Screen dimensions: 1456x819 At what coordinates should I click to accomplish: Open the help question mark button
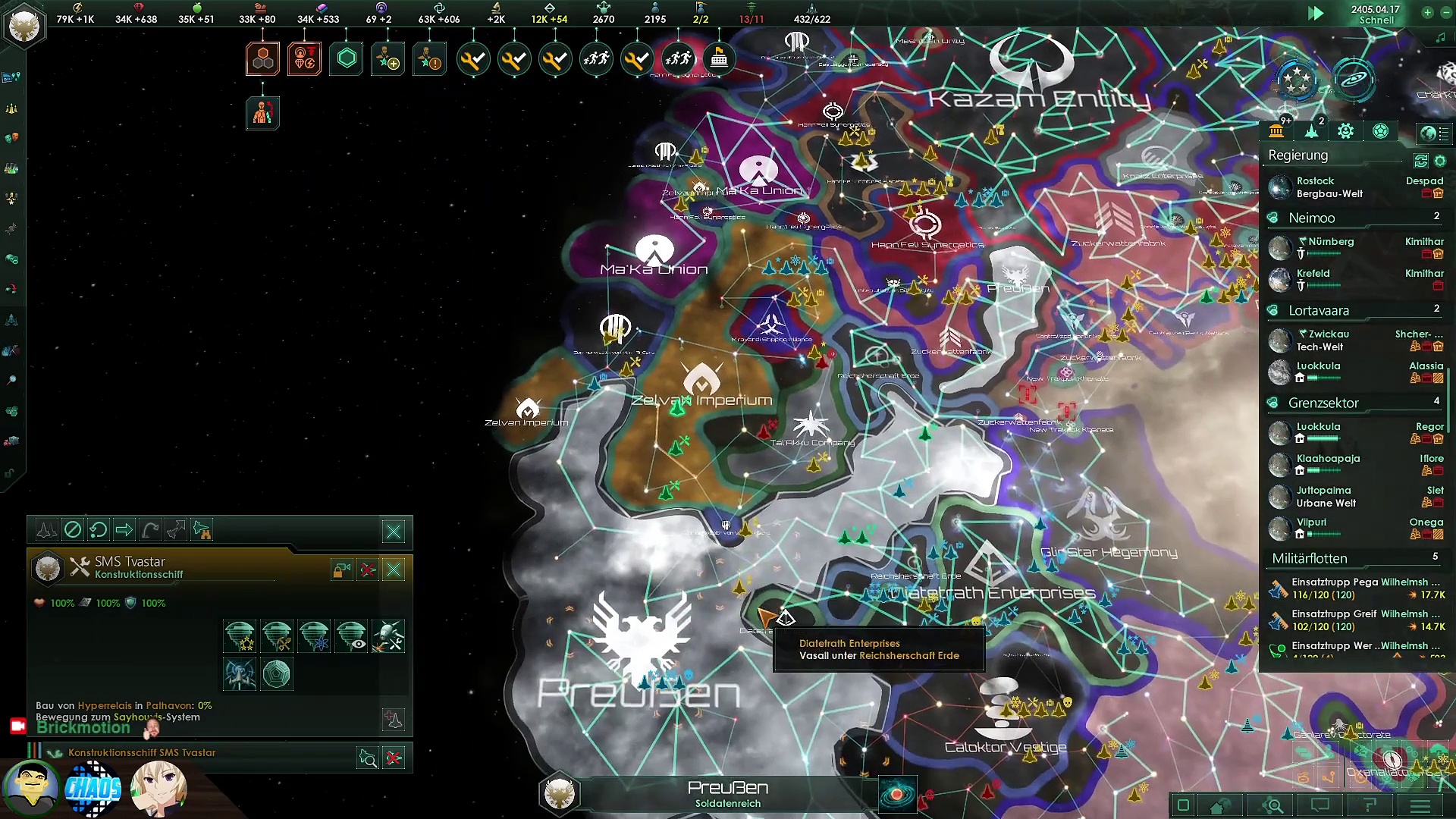tap(1370, 806)
